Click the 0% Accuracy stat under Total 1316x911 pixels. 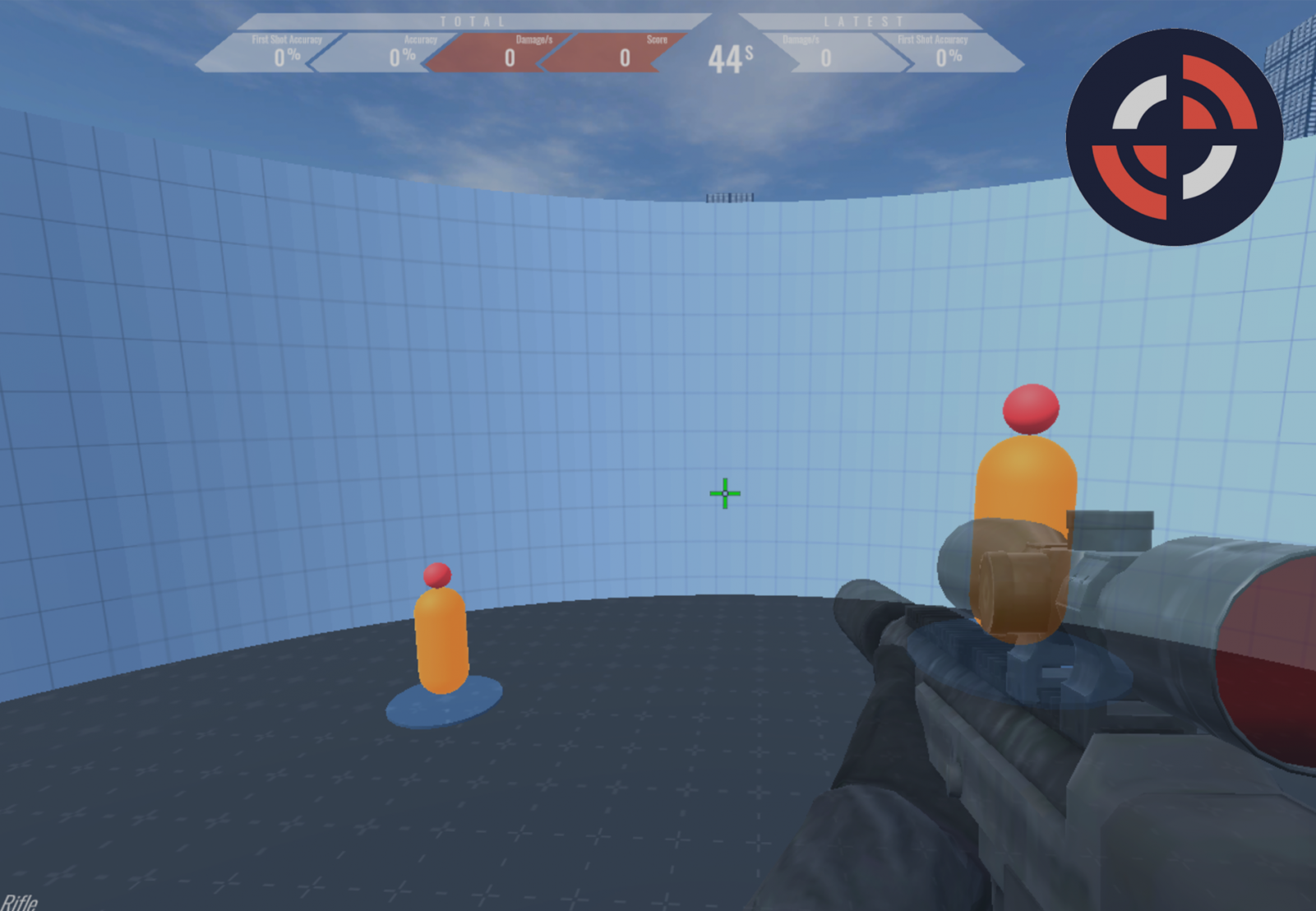pyautogui.click(x=403, y=58)
